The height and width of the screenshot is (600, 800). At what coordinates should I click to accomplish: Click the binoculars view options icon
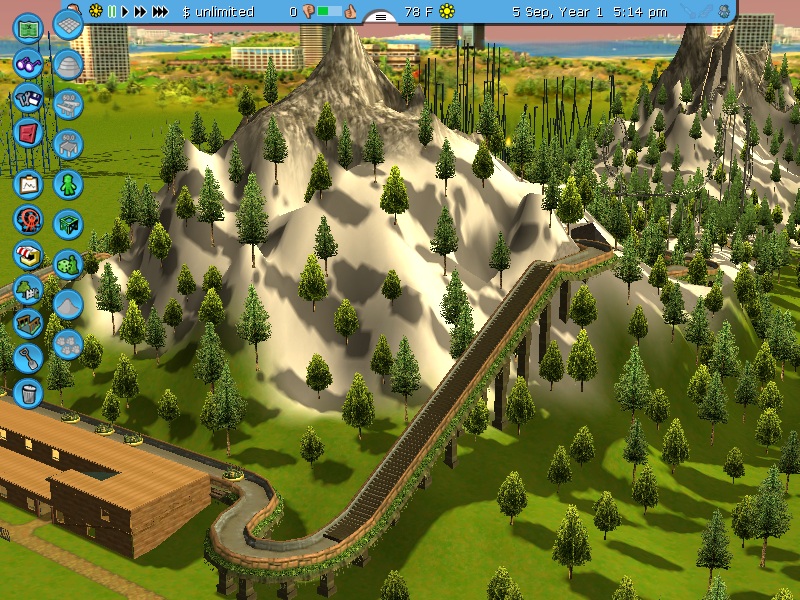click(29, 65)
